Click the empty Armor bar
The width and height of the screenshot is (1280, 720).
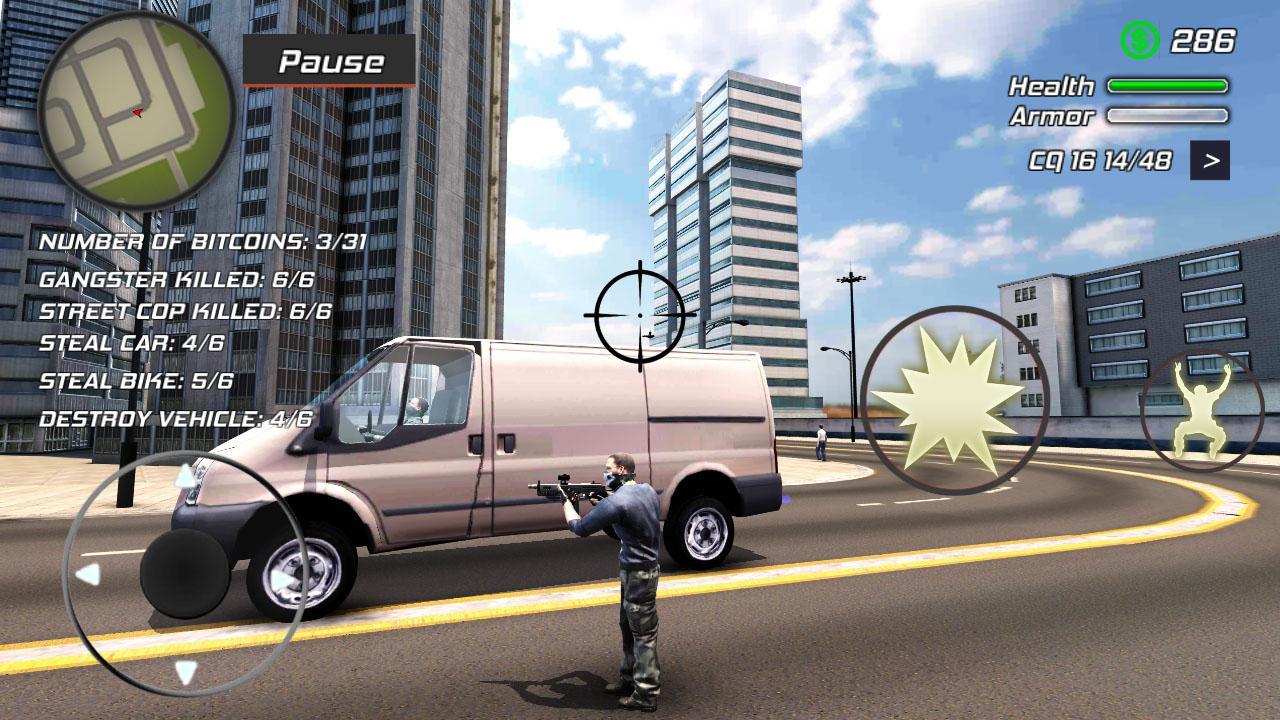[x=1165, y=116]
